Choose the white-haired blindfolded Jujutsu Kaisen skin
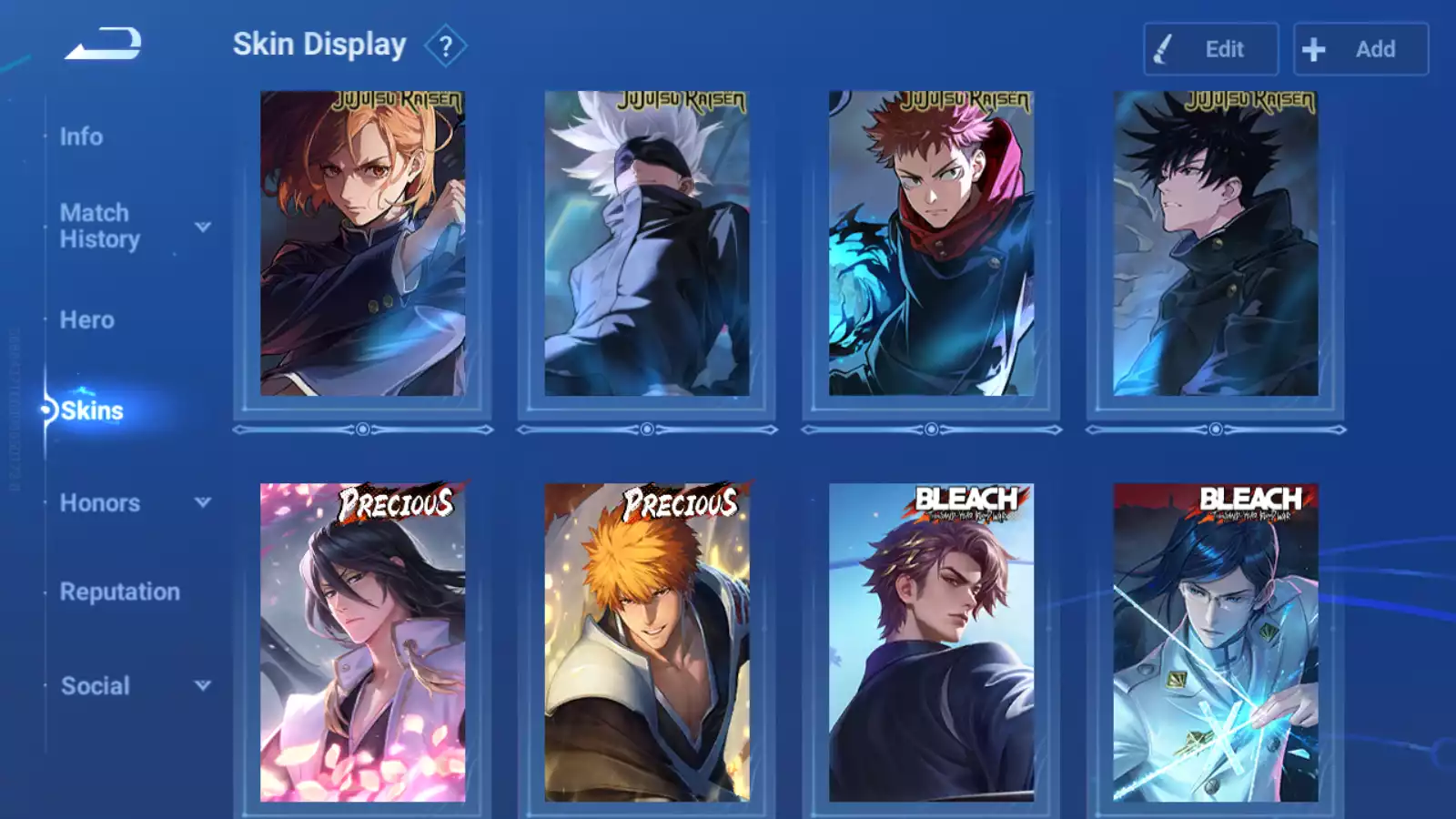This screenshot has width=1456, height=819. click(647, 243)
